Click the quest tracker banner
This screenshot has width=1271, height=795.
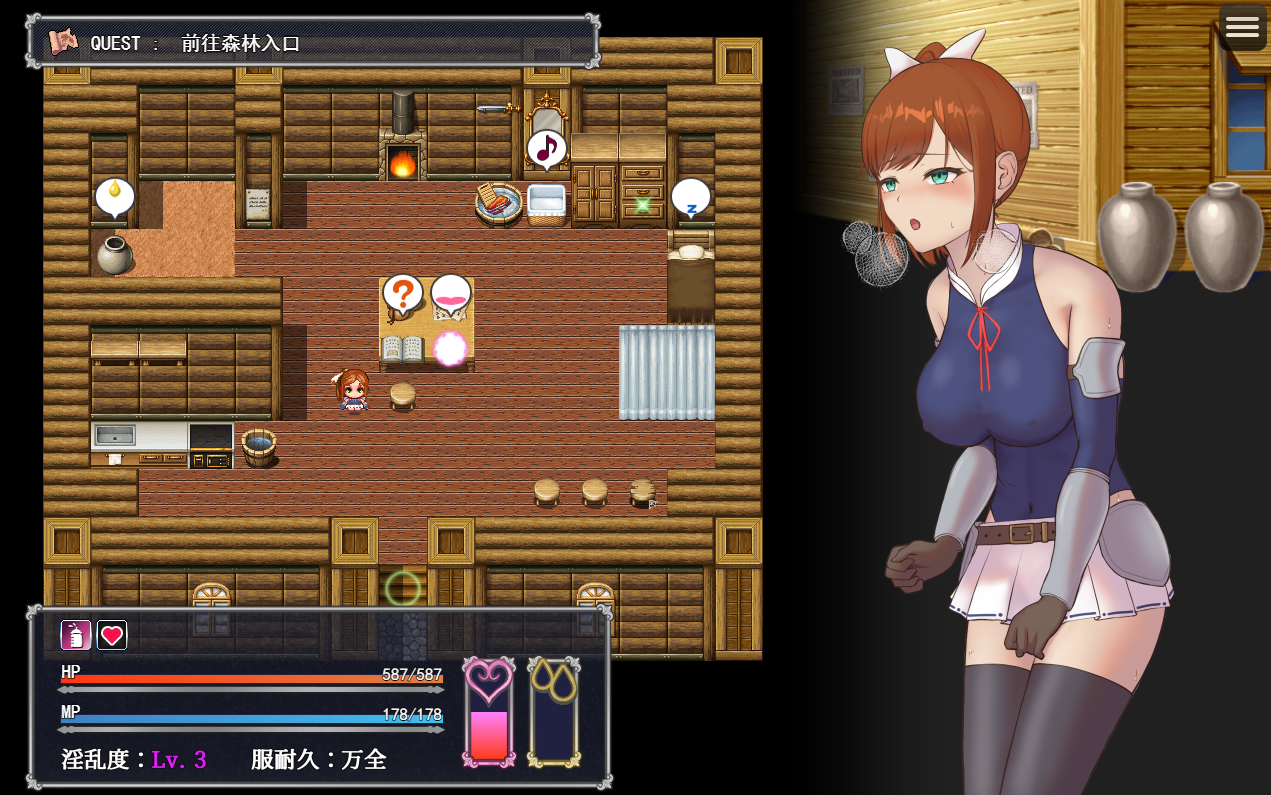[x=313, y=42]
